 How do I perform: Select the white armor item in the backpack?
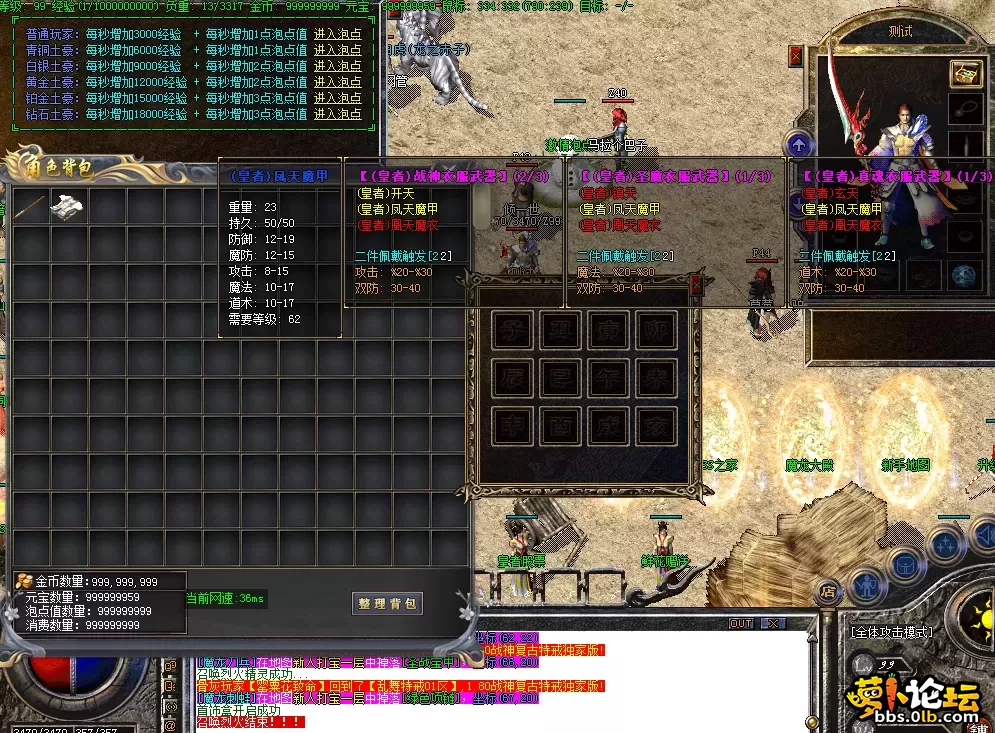pyautogui.click(x=67, y=207)
